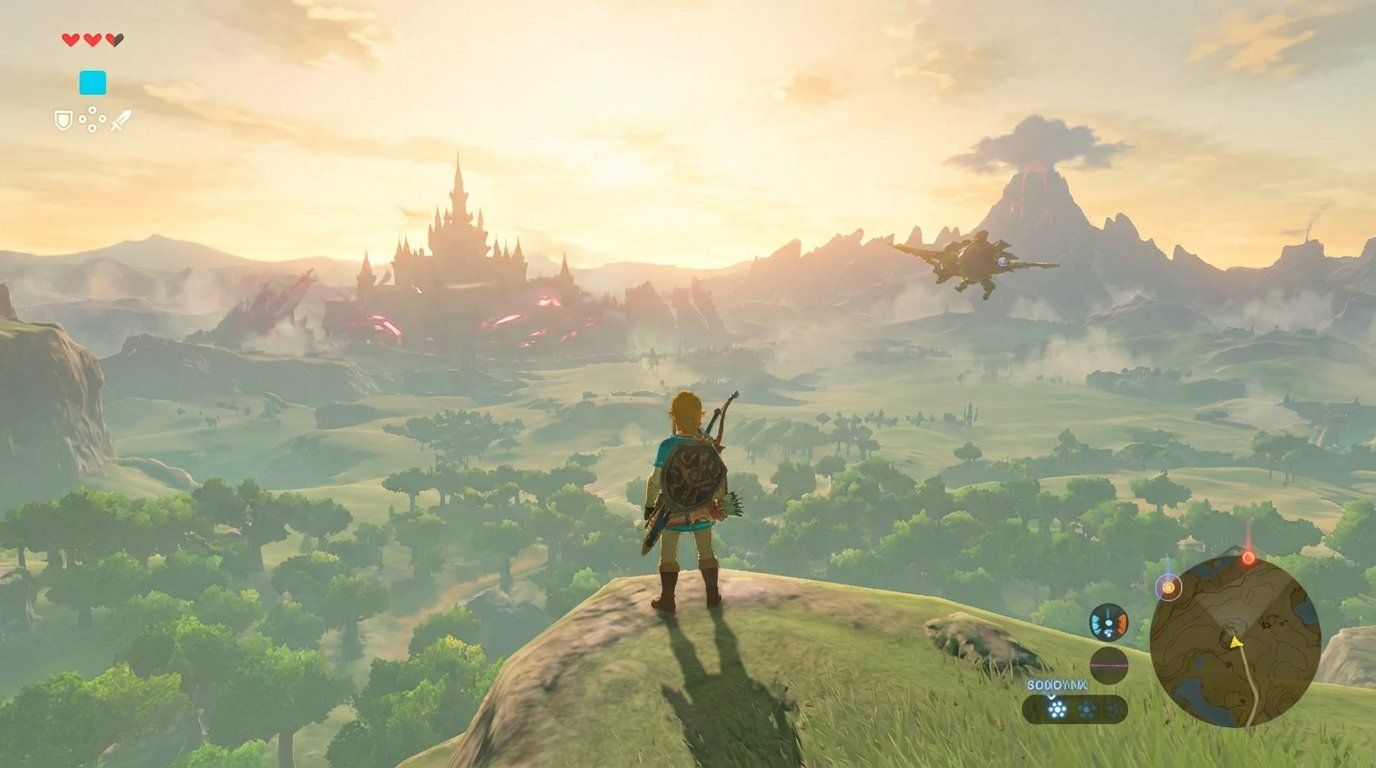Click the noise meter circle below the thermometer
The height and width of the screenshot is (768, 1376).
pos(1108,664)
